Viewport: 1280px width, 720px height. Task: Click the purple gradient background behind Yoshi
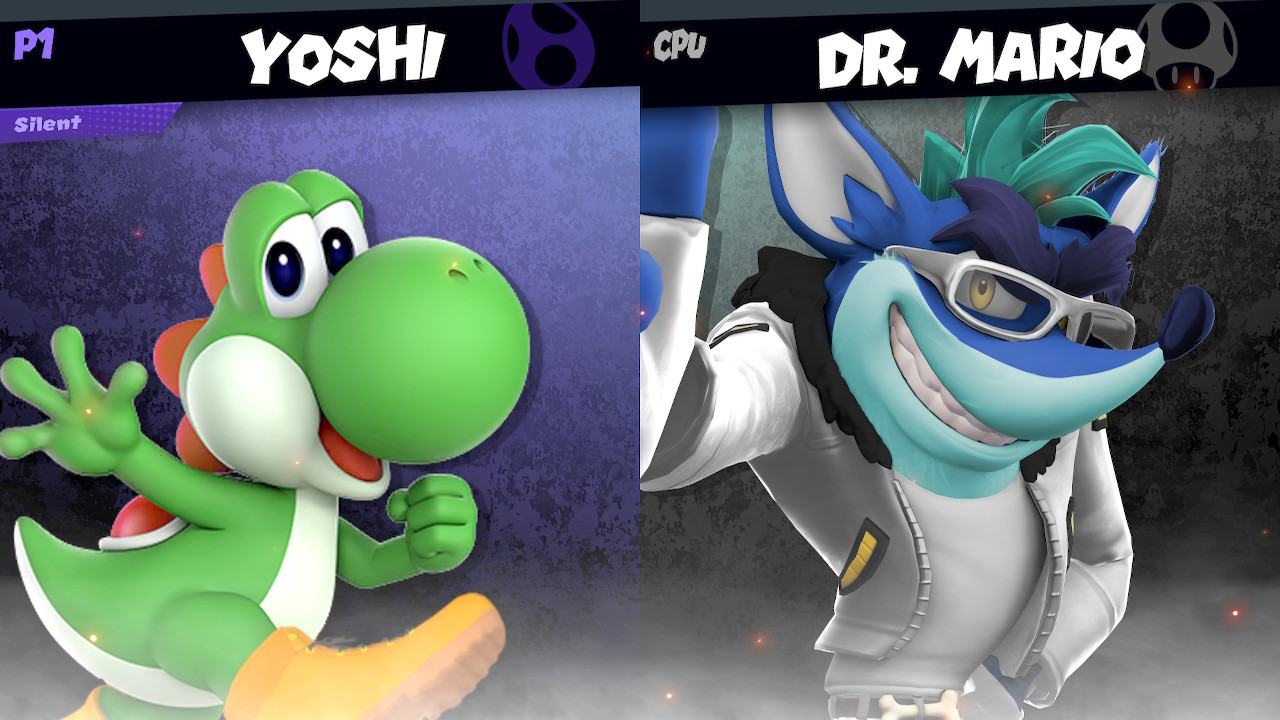(560, 200)
